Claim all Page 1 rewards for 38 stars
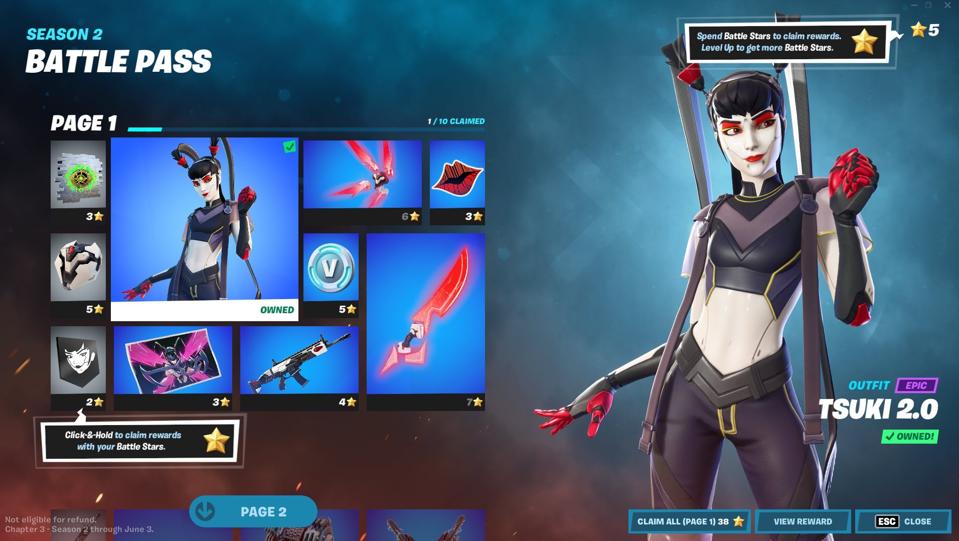 (689, 521)
